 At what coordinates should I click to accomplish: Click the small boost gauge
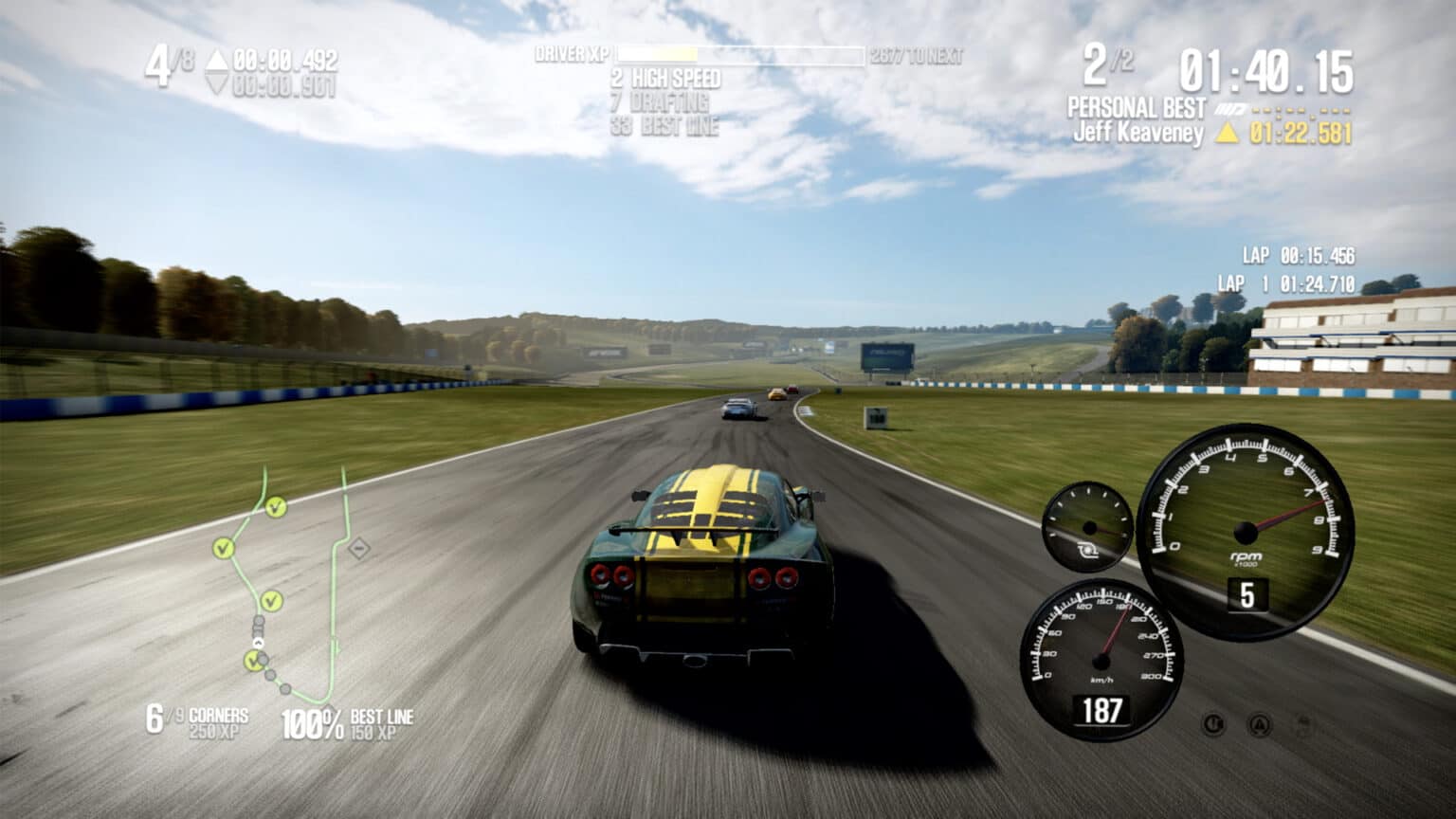click(1090, 526)
